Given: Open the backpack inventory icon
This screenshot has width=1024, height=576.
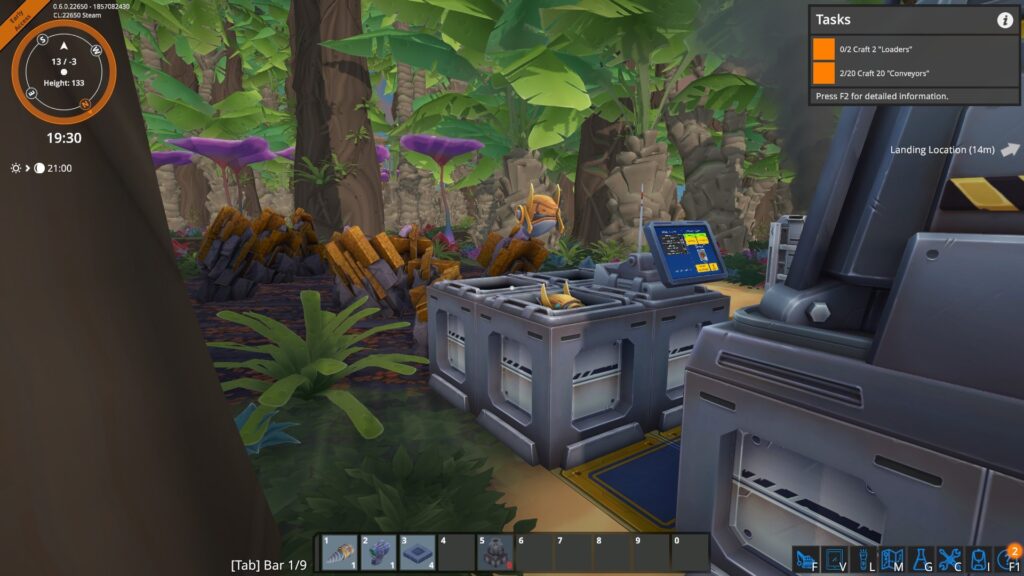Looking at the screenshot, I should pyautogui.click(x=978, y=559).
